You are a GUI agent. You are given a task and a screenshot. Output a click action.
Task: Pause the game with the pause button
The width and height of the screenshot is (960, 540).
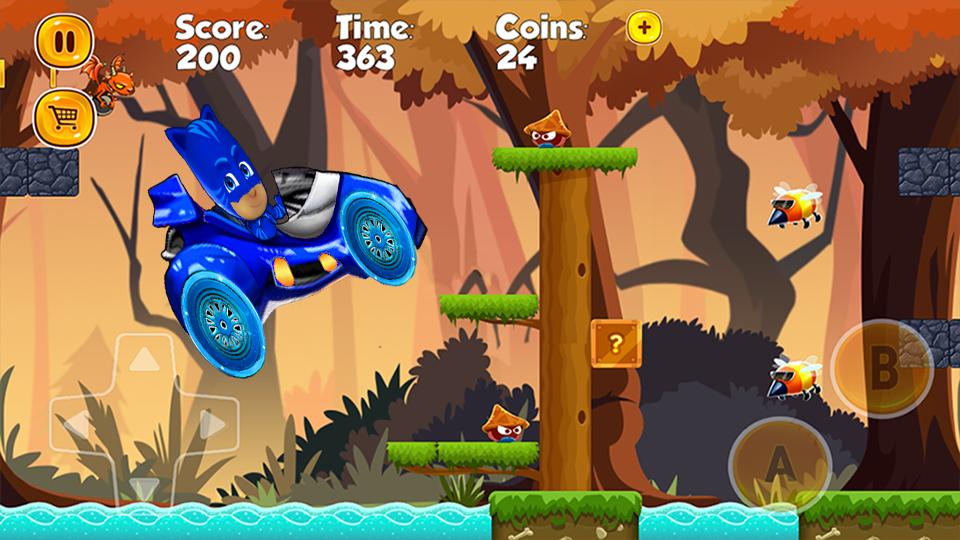64,41
